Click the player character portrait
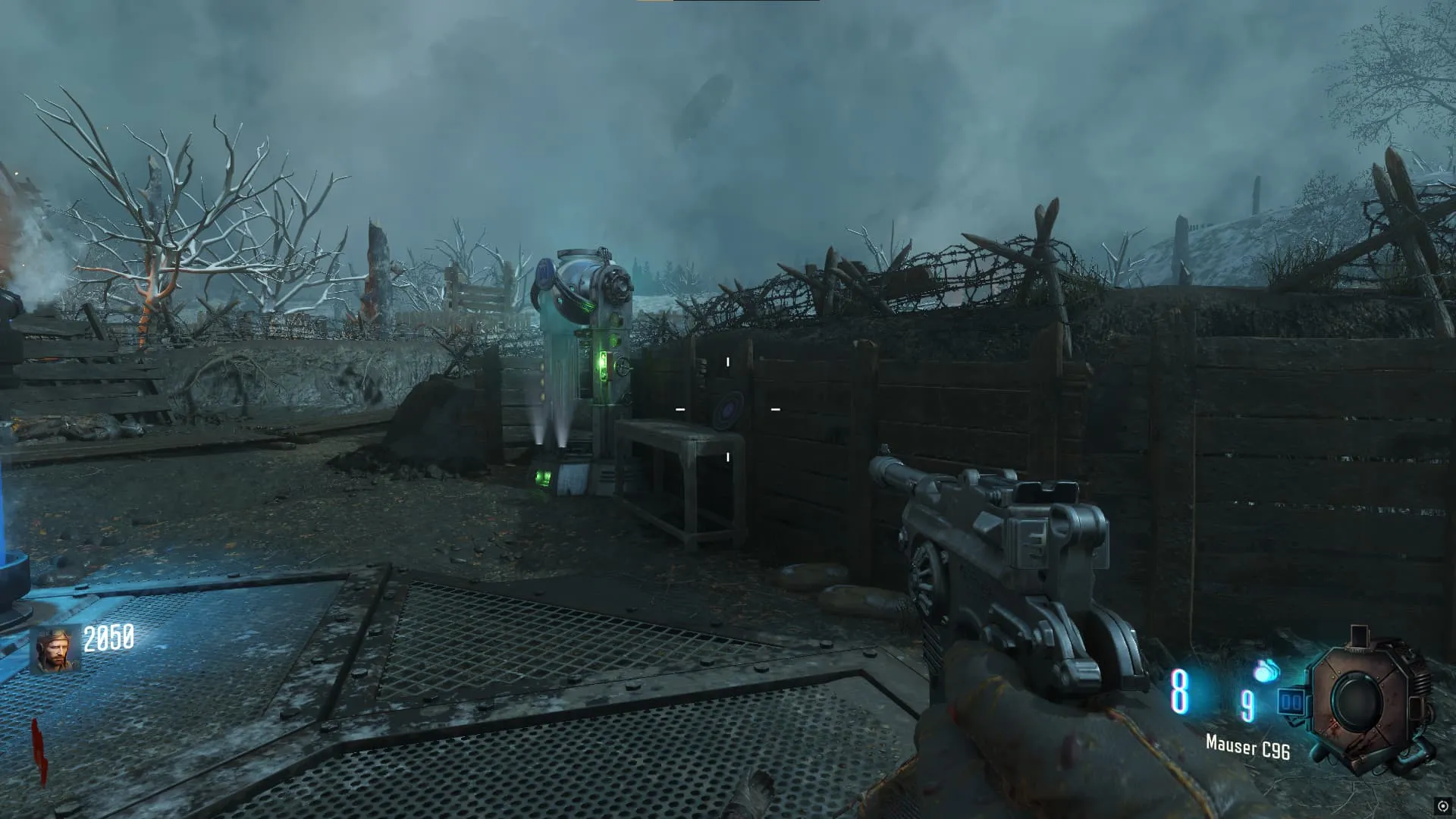The height and width of the screenshot is (819, 1456). tap(55, 651)
